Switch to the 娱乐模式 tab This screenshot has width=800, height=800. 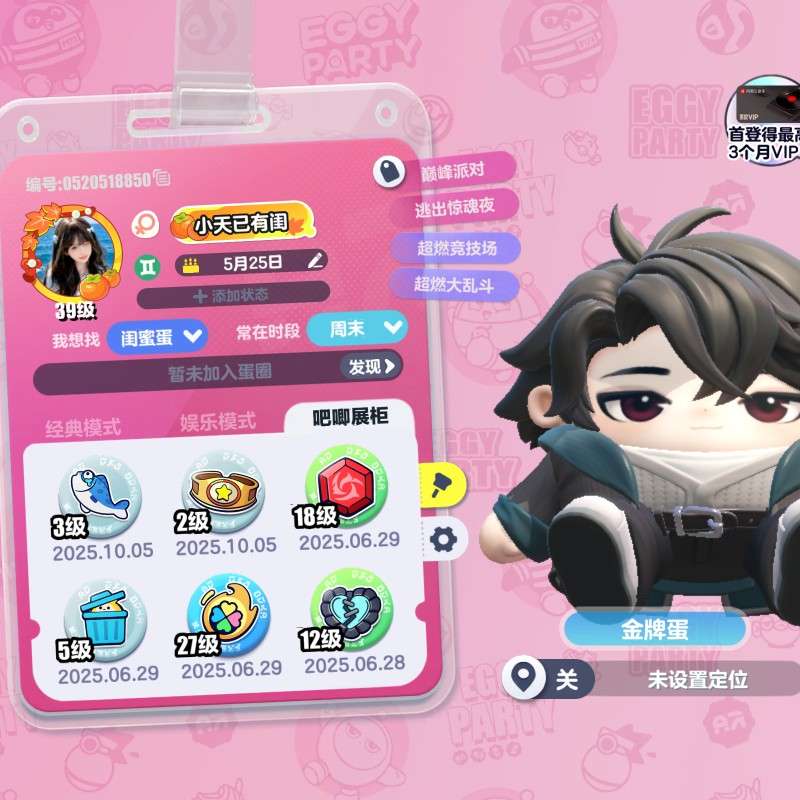pyautogui.click(x=218, y=421)
